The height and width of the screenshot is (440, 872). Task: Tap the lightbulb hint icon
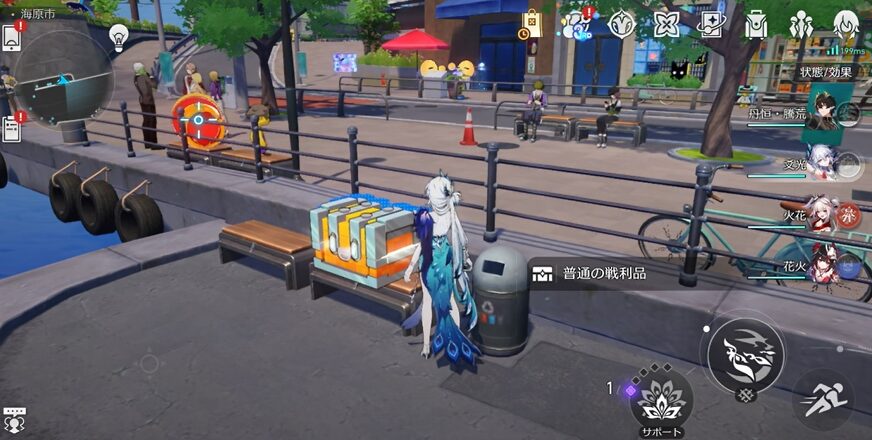tap(118, 37)
